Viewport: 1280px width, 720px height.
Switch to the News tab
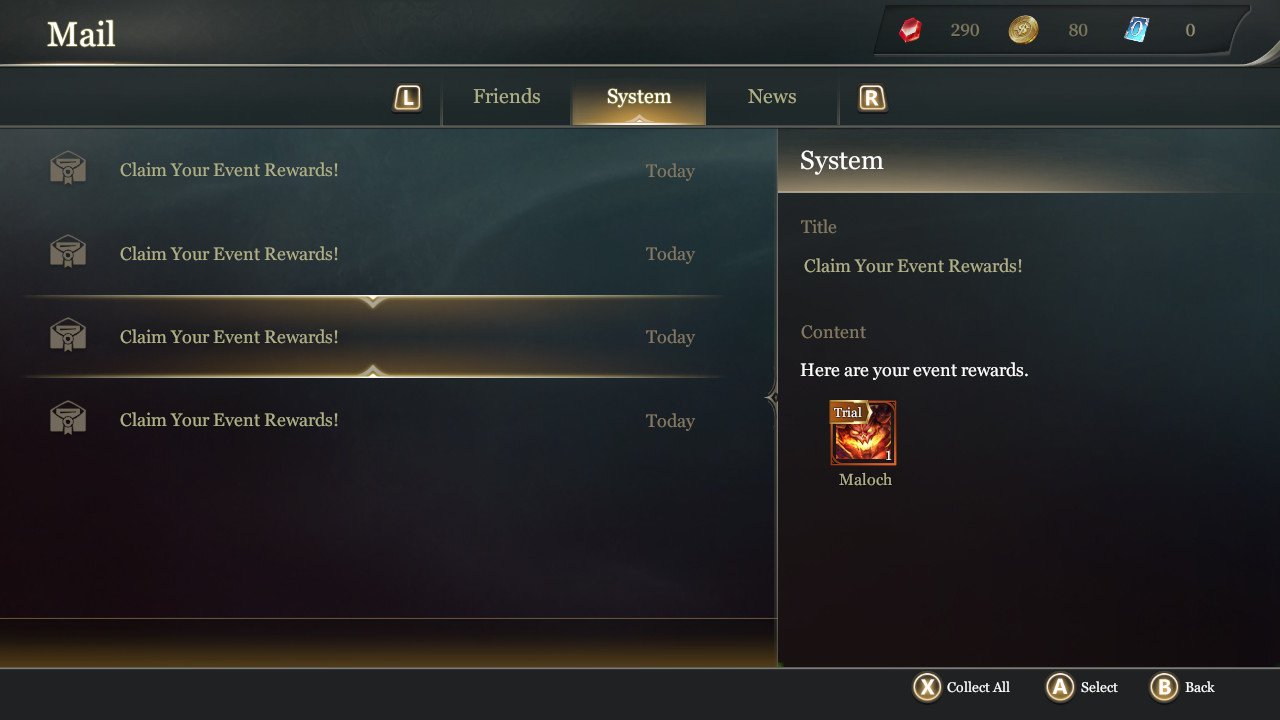pyautogui.click(x=772, y=96)
